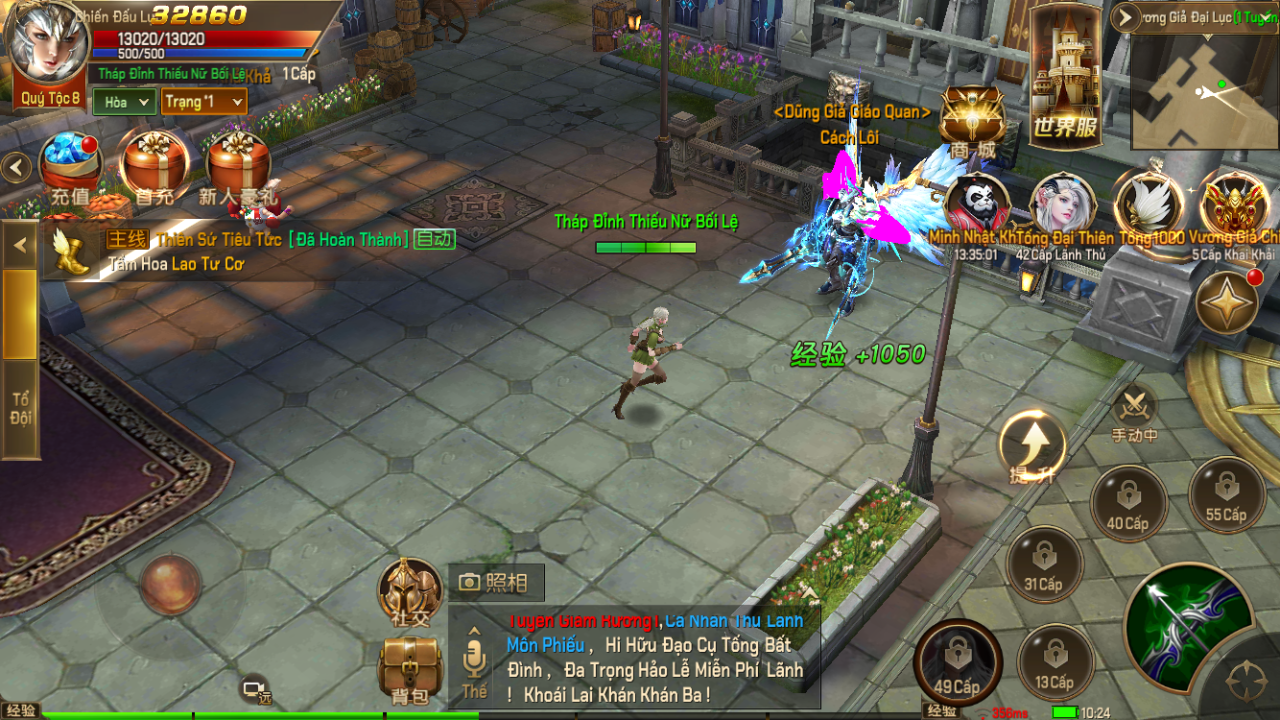The image size is (1280, 720).
Task: Open the 新人豪礼 newcomer gift
Action: 238,164
